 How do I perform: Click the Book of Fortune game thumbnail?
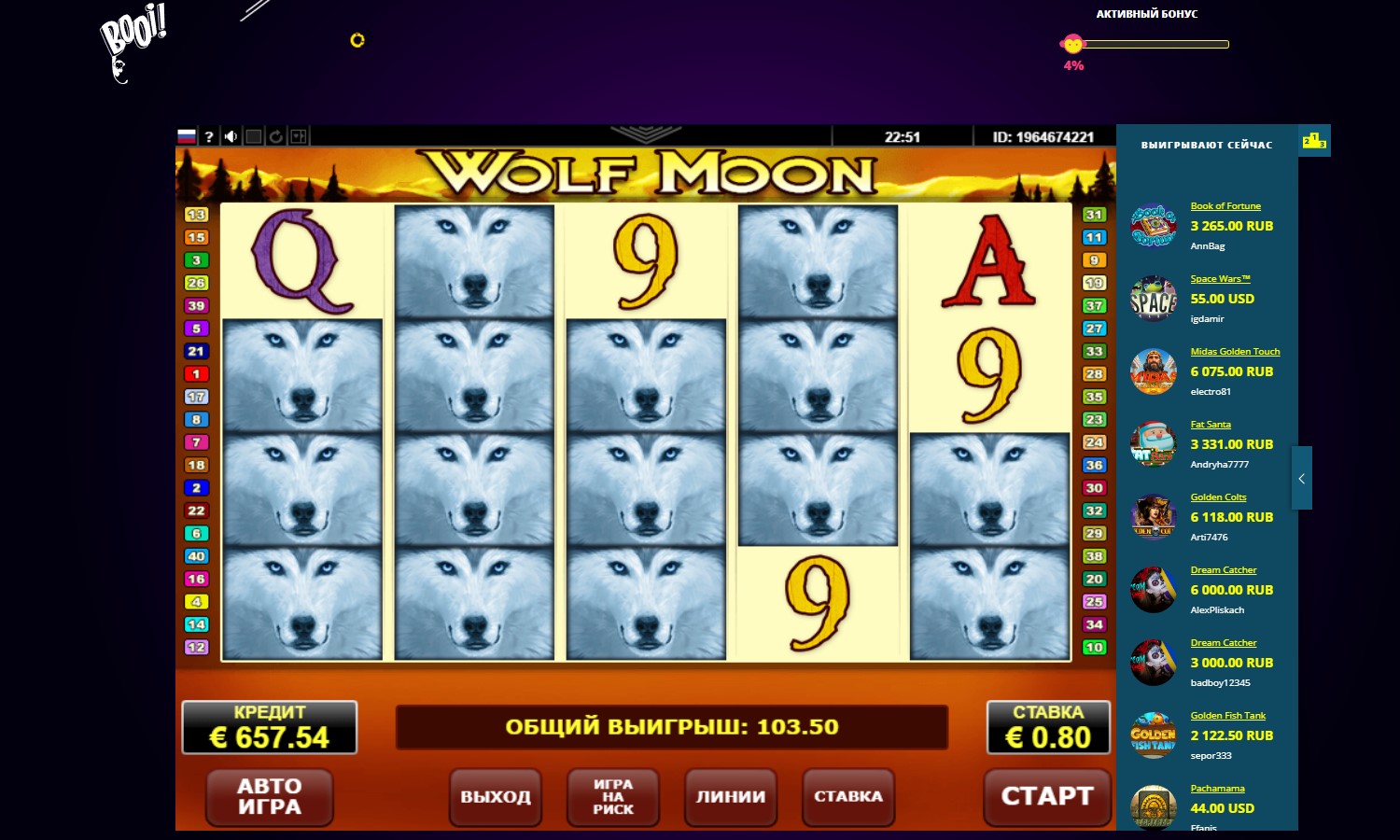coord(1154,226)
